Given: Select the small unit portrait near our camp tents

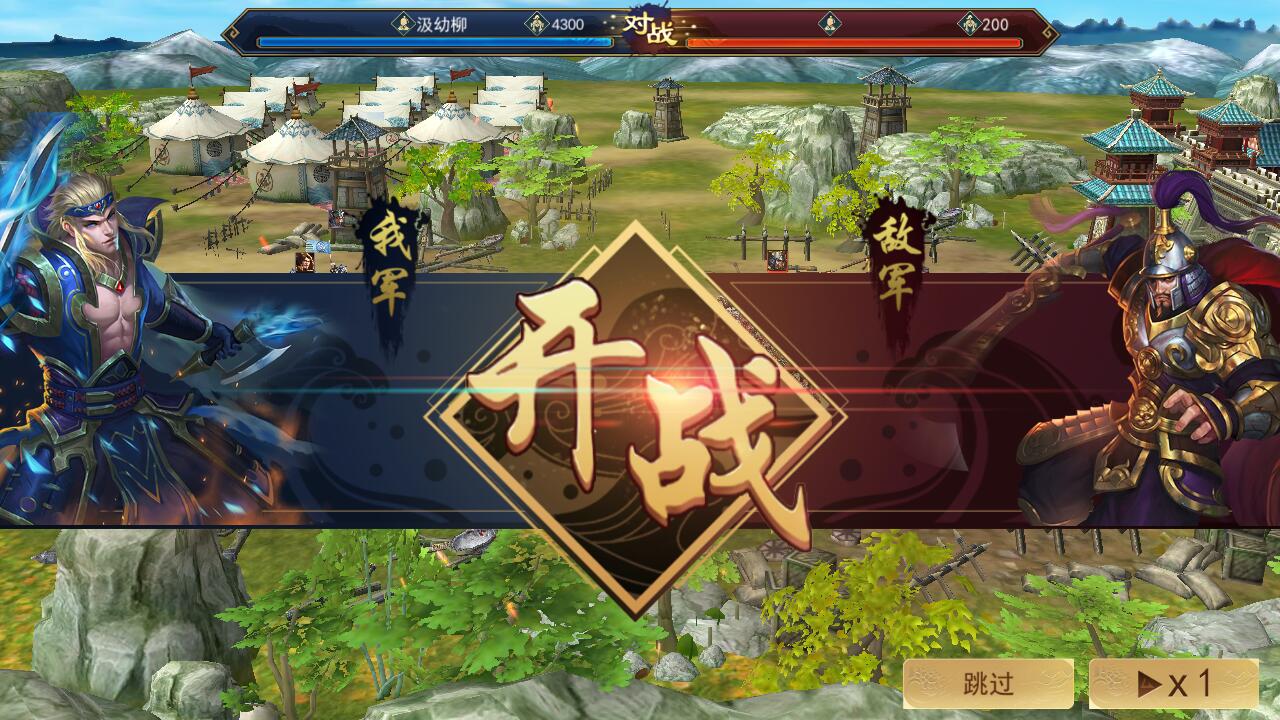Looking at the screenshot, I should 307,262.
